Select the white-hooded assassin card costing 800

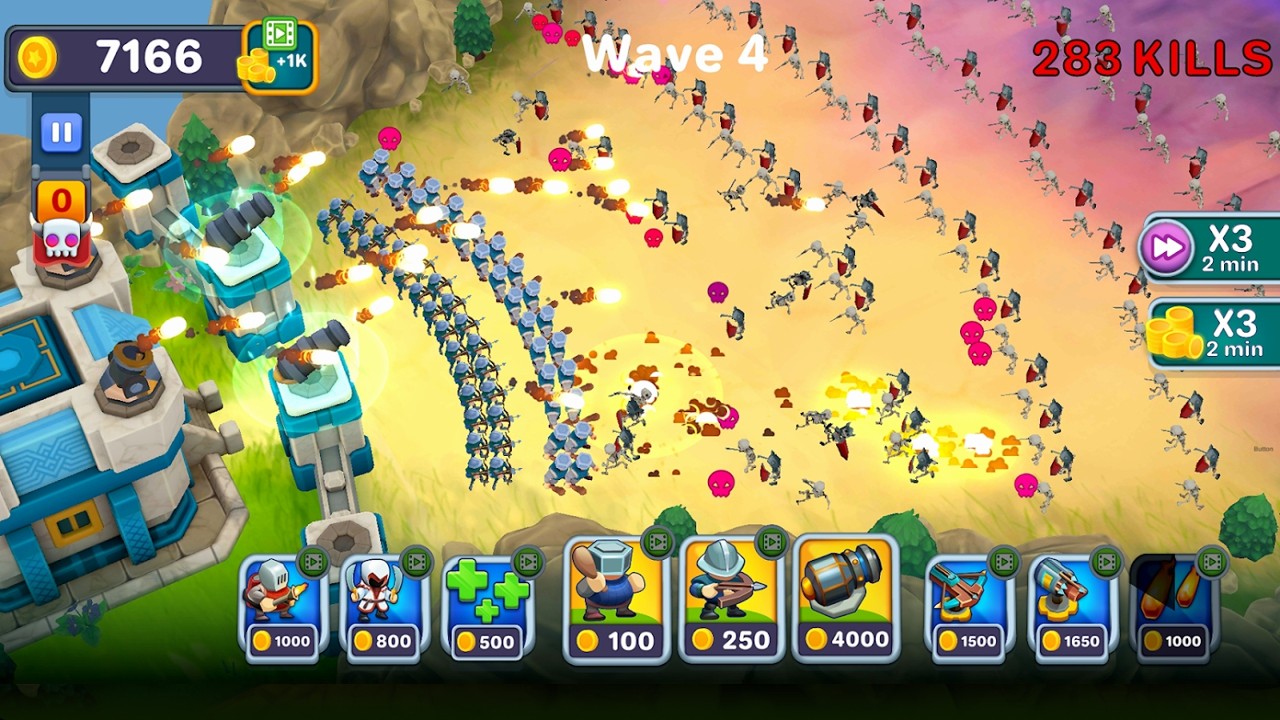point(385,607)
